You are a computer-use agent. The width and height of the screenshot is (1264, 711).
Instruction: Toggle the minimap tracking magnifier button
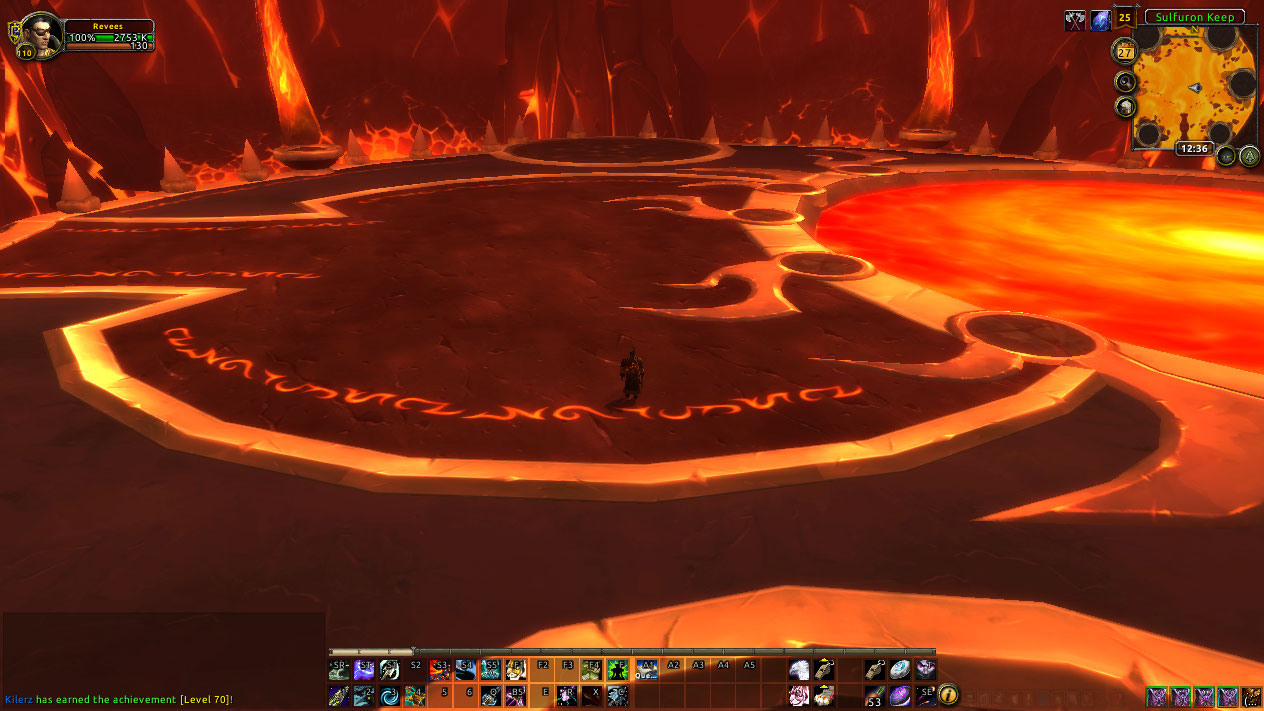1126,81
